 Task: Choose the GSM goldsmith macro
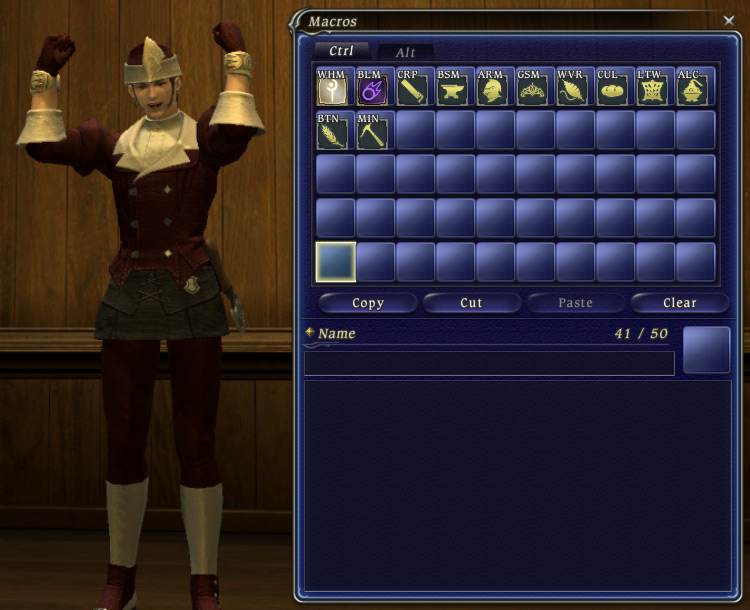pyautogui.click(x=535, y=88)
